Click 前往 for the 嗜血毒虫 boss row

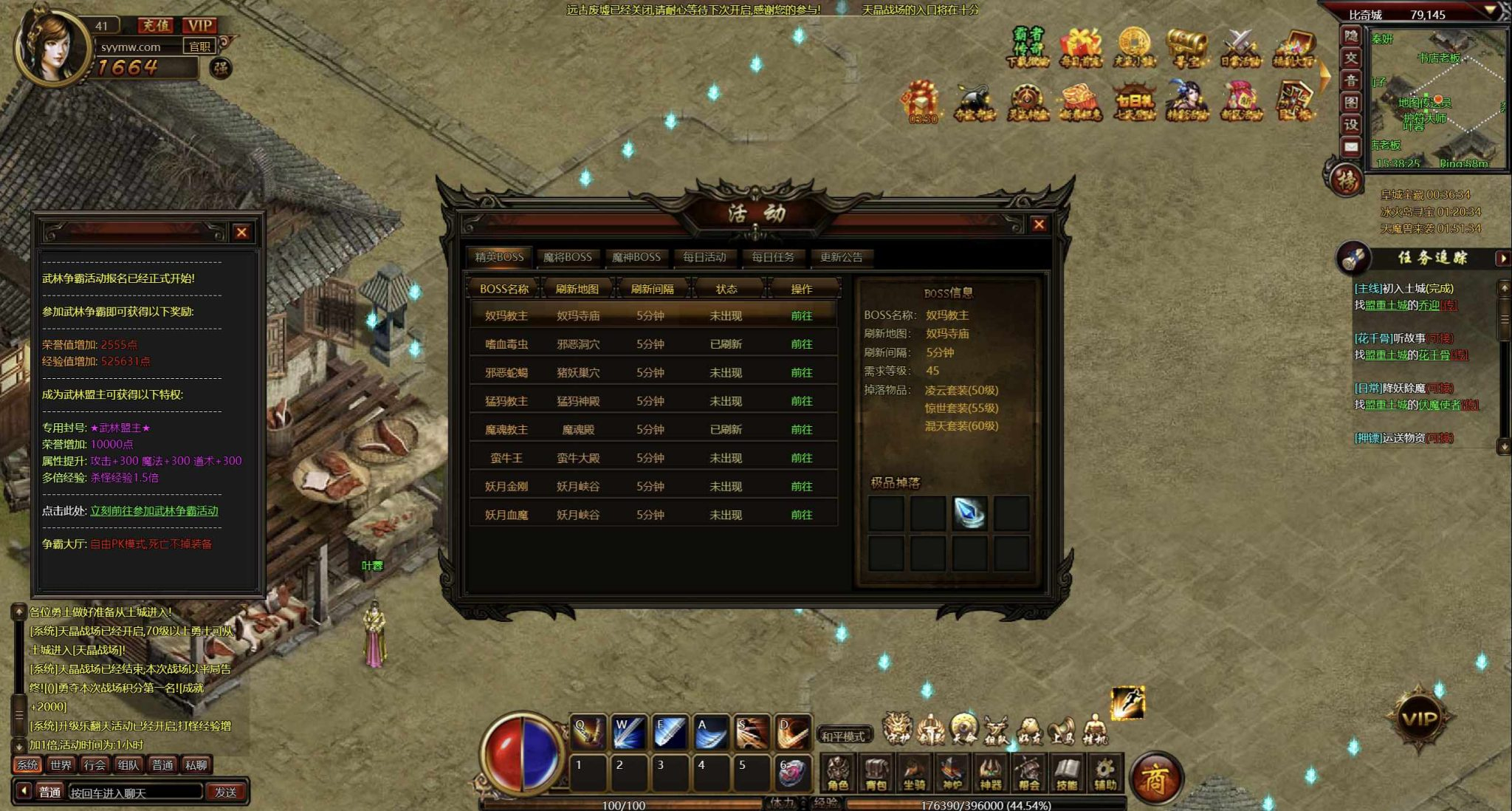801,344
